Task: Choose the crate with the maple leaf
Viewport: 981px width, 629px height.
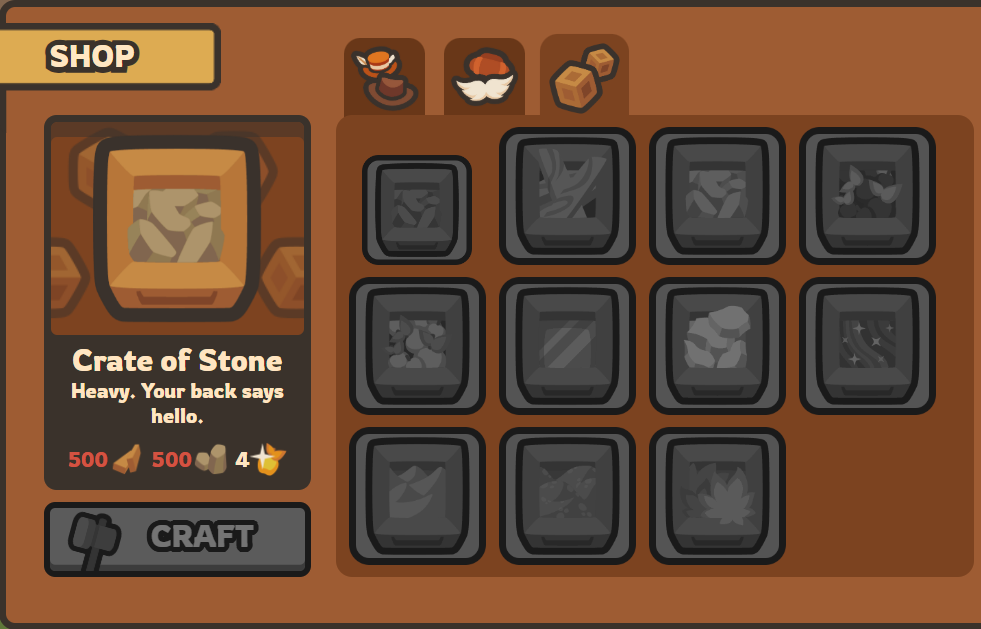Action: [717, 495]
